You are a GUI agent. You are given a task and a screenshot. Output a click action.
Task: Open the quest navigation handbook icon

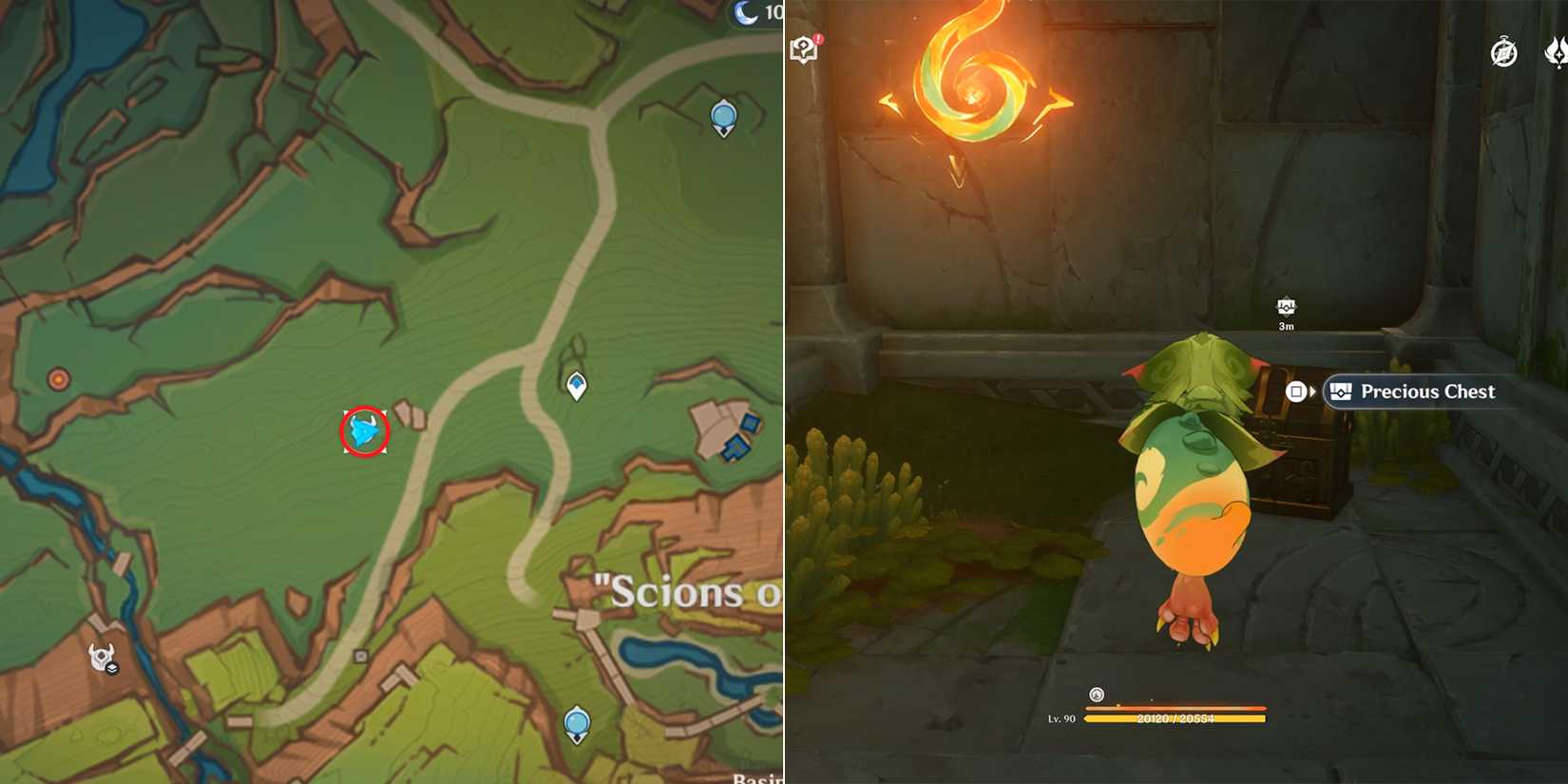click(x=803, y=49)
